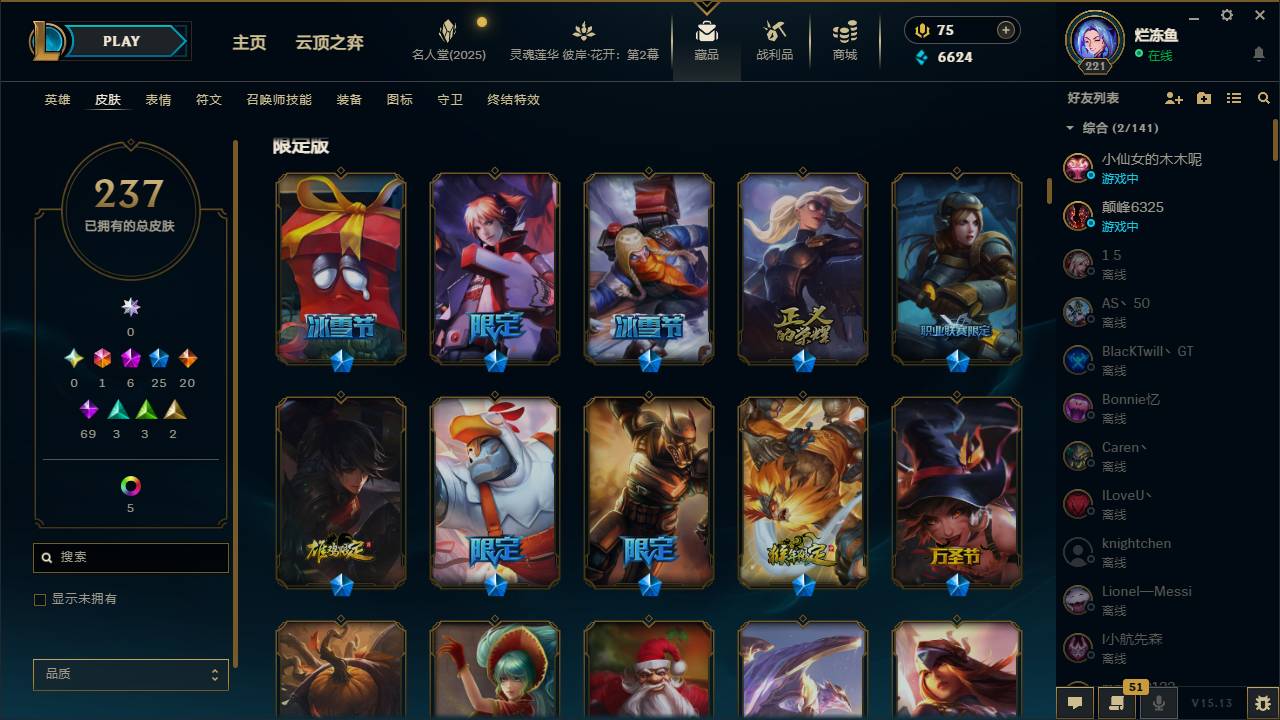Click the rainbow chroma color wheel icon
The height and width of the screenshot is (720, 1280).
pyautogui.click(x=129, y=487)
